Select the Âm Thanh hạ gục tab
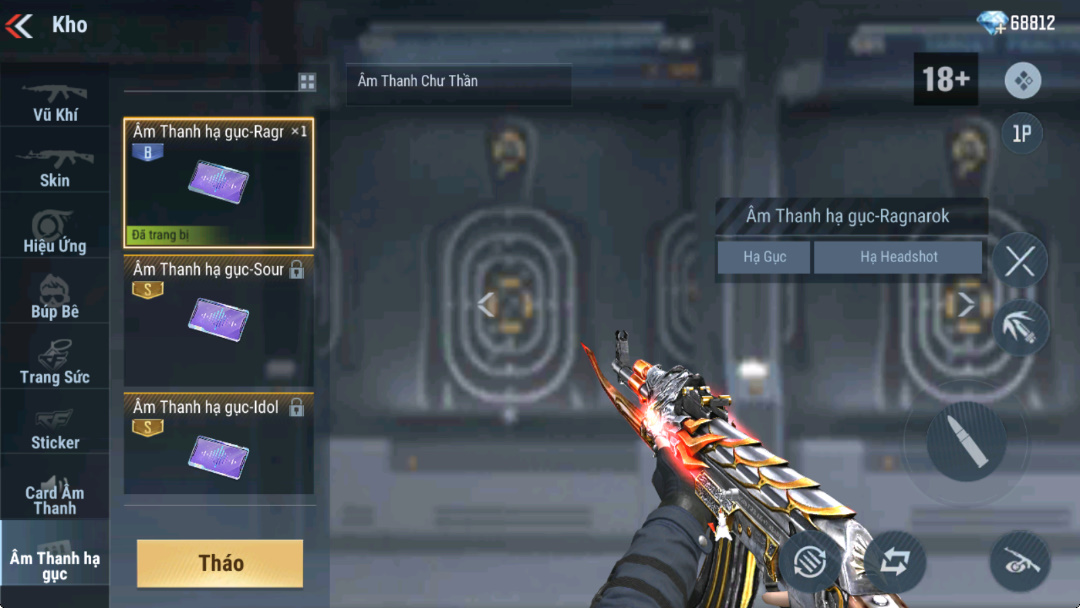The height and width of the screenshot is (608, 1080). [x=55, y=563]
